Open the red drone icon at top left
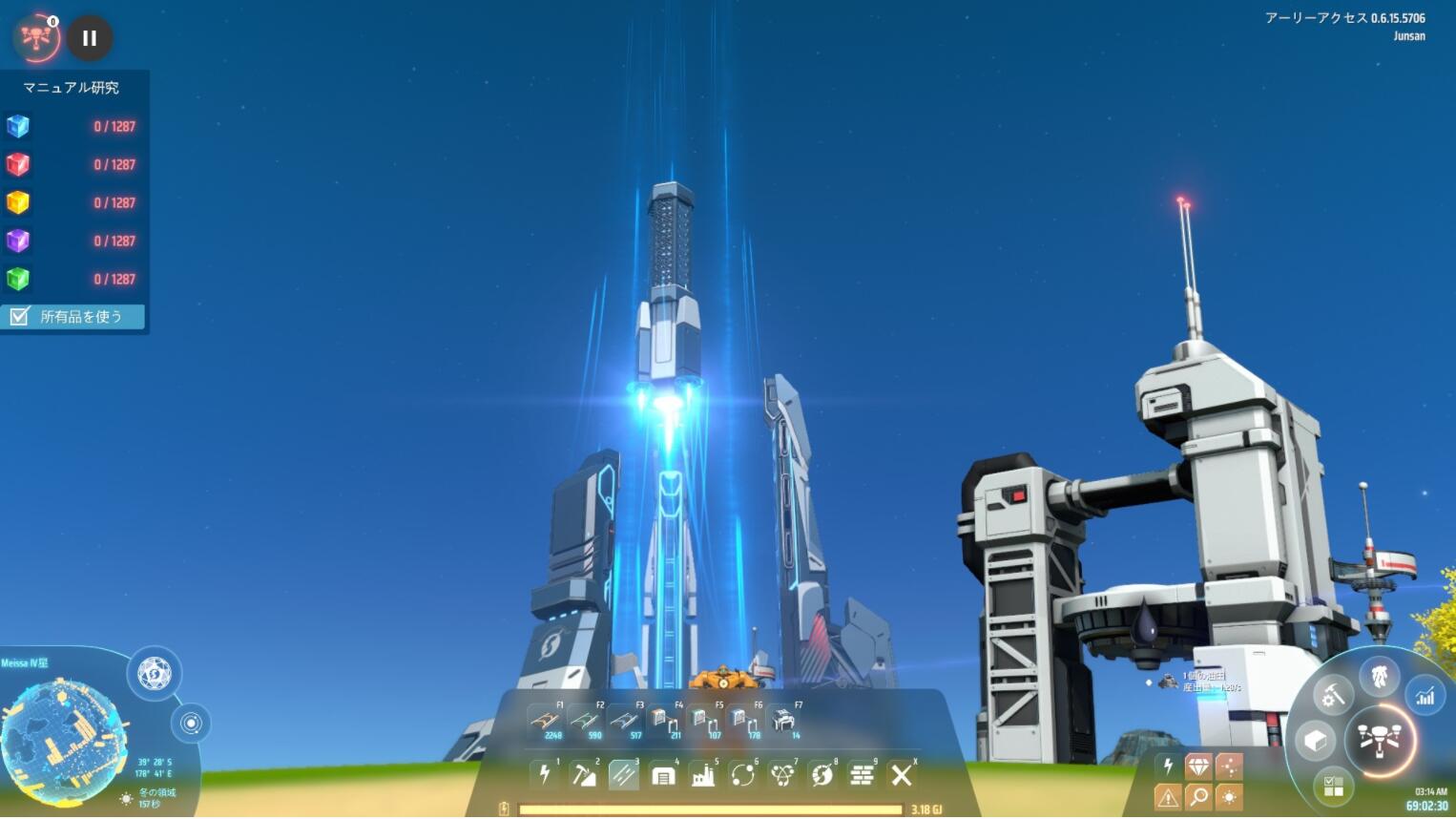The image size is (1456, 819). (x=36, y=37)
